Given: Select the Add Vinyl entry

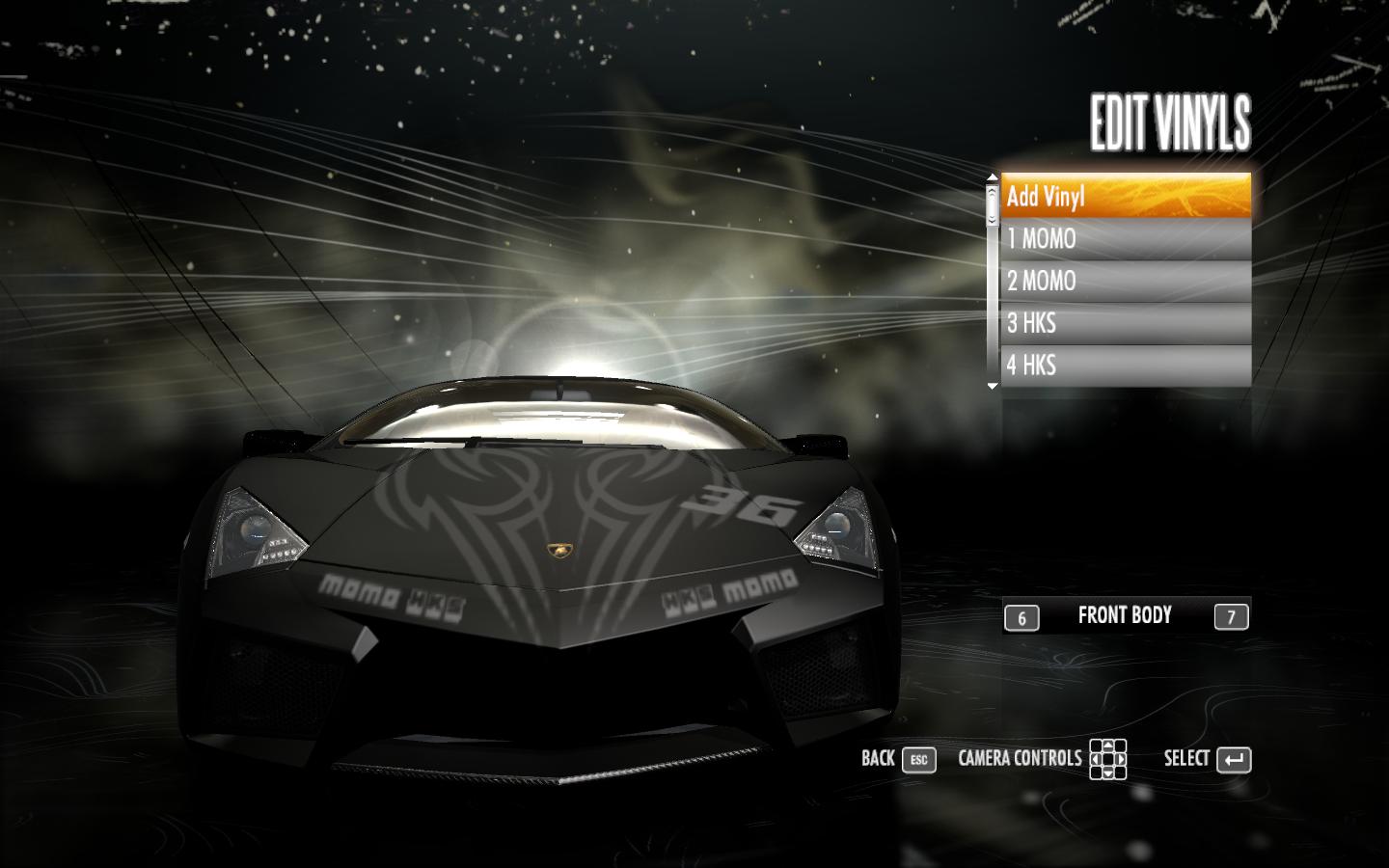Looking at the screenshot, I should tap(1125, 196).
